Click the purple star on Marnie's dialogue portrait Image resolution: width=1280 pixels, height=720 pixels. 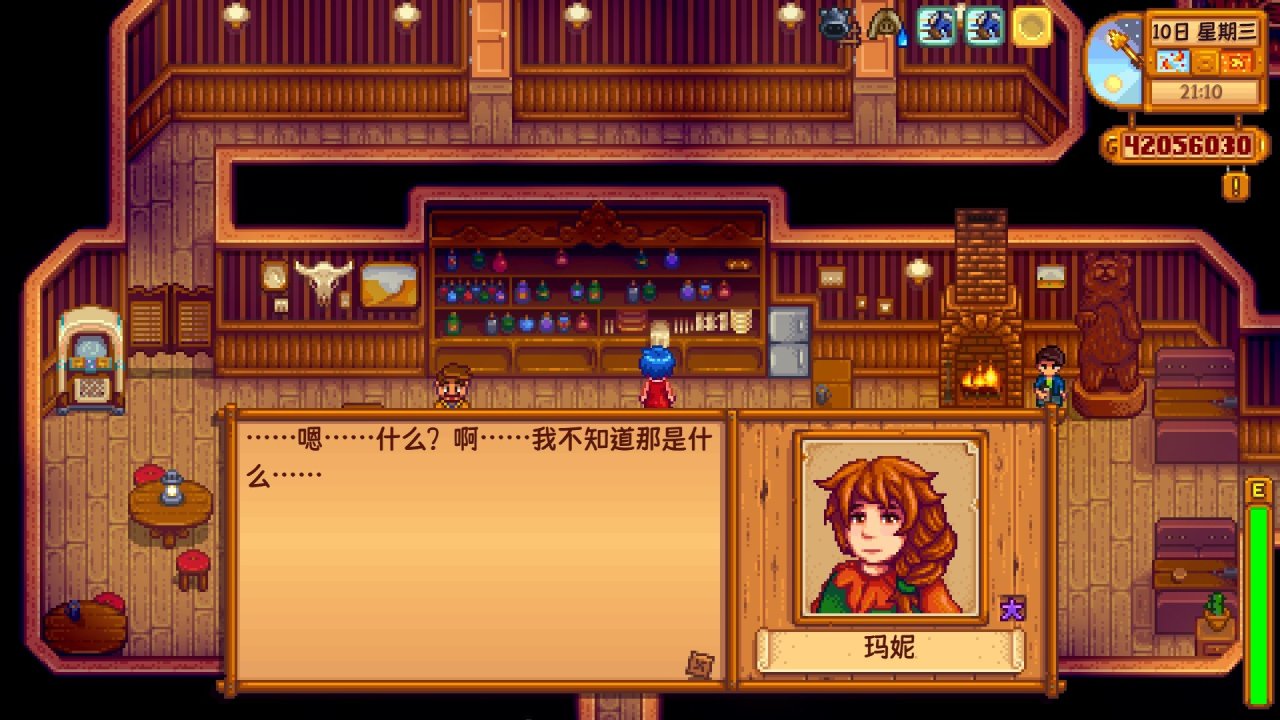(x=1013, y=608)
